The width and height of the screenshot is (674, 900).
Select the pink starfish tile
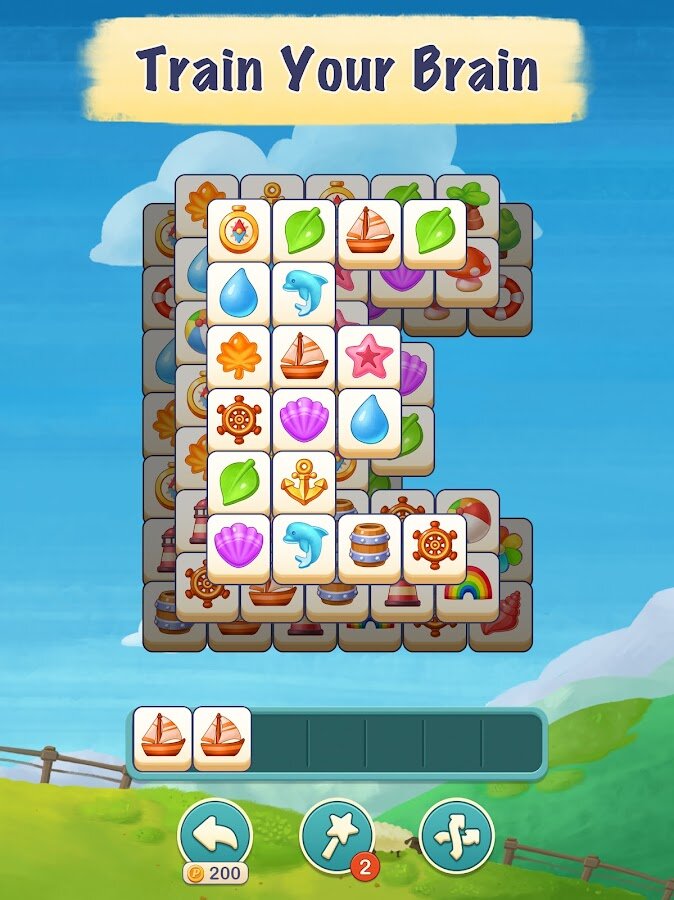tap(368, 356)
